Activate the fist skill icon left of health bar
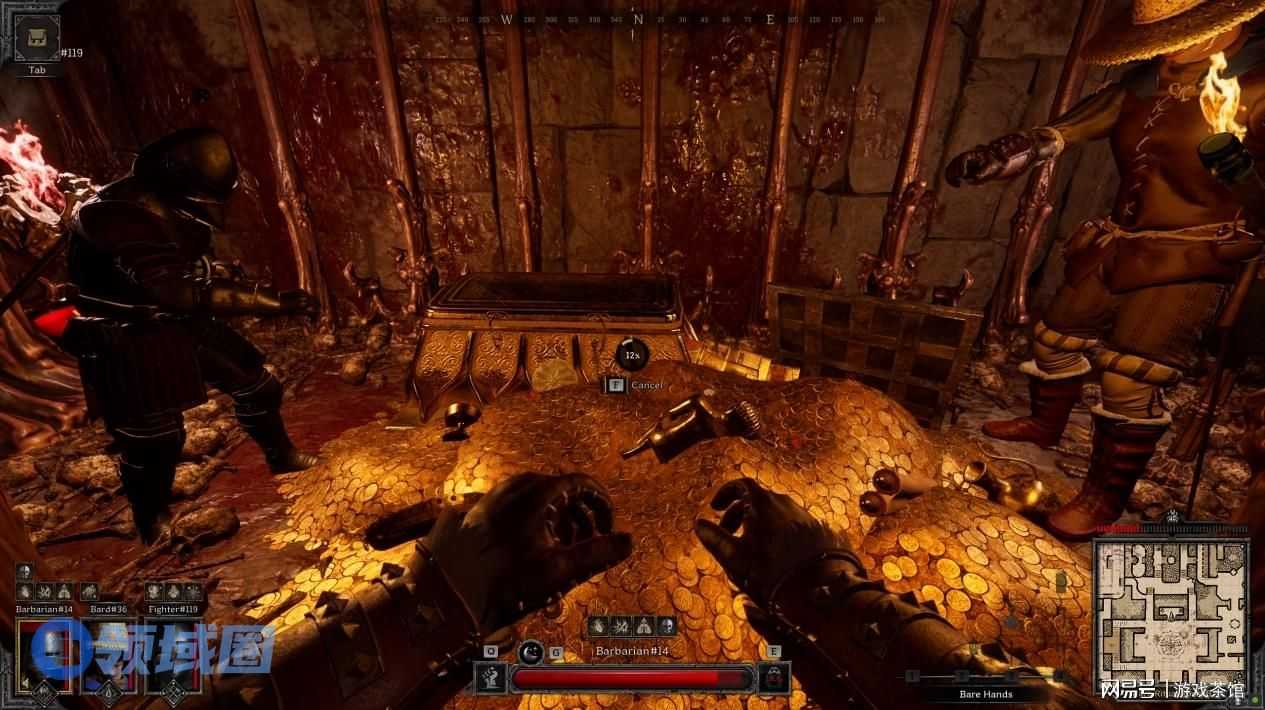This screenshot has width=1265, height=710. coord(489,678)
